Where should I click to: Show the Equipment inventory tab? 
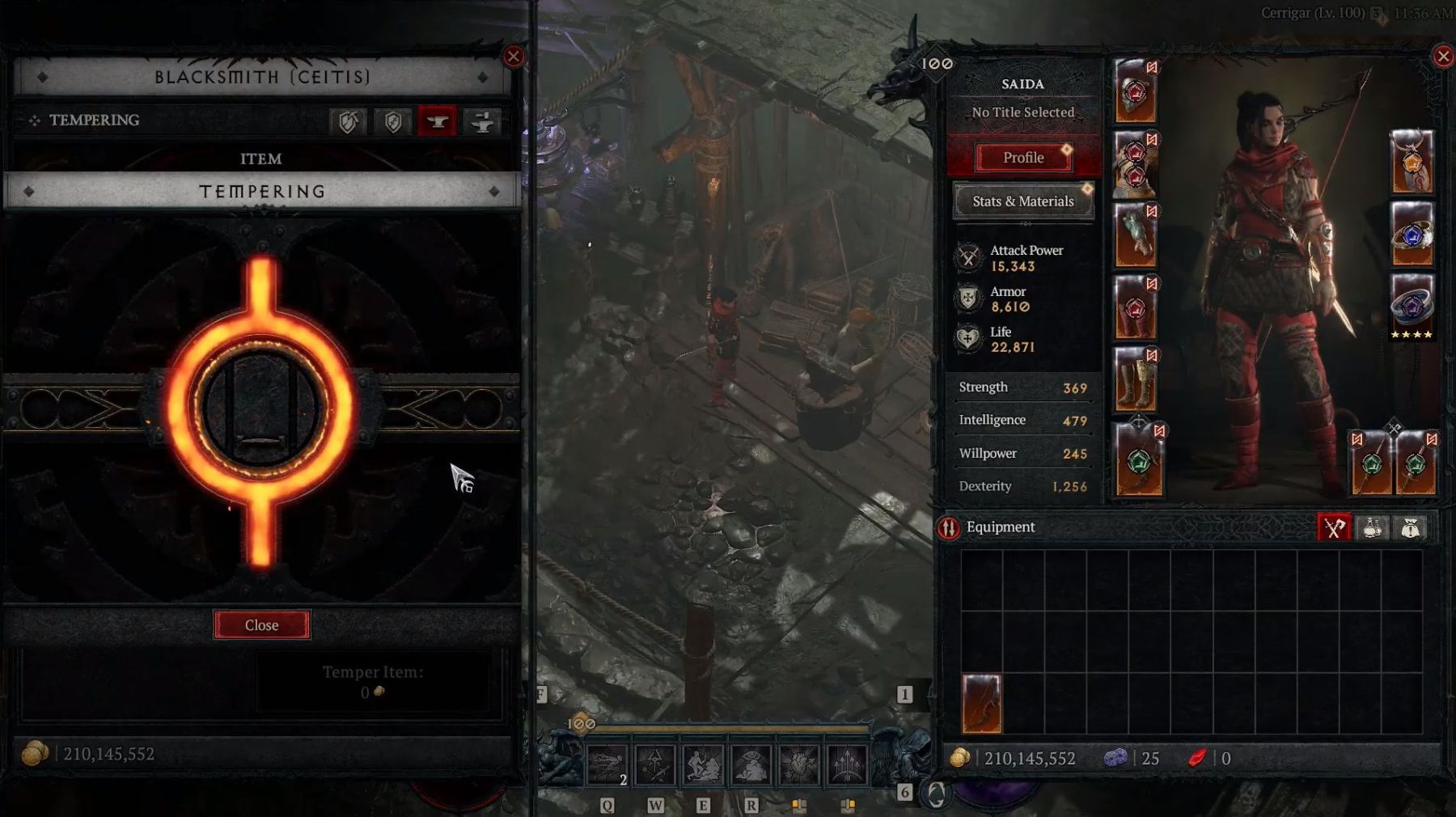1334,528
